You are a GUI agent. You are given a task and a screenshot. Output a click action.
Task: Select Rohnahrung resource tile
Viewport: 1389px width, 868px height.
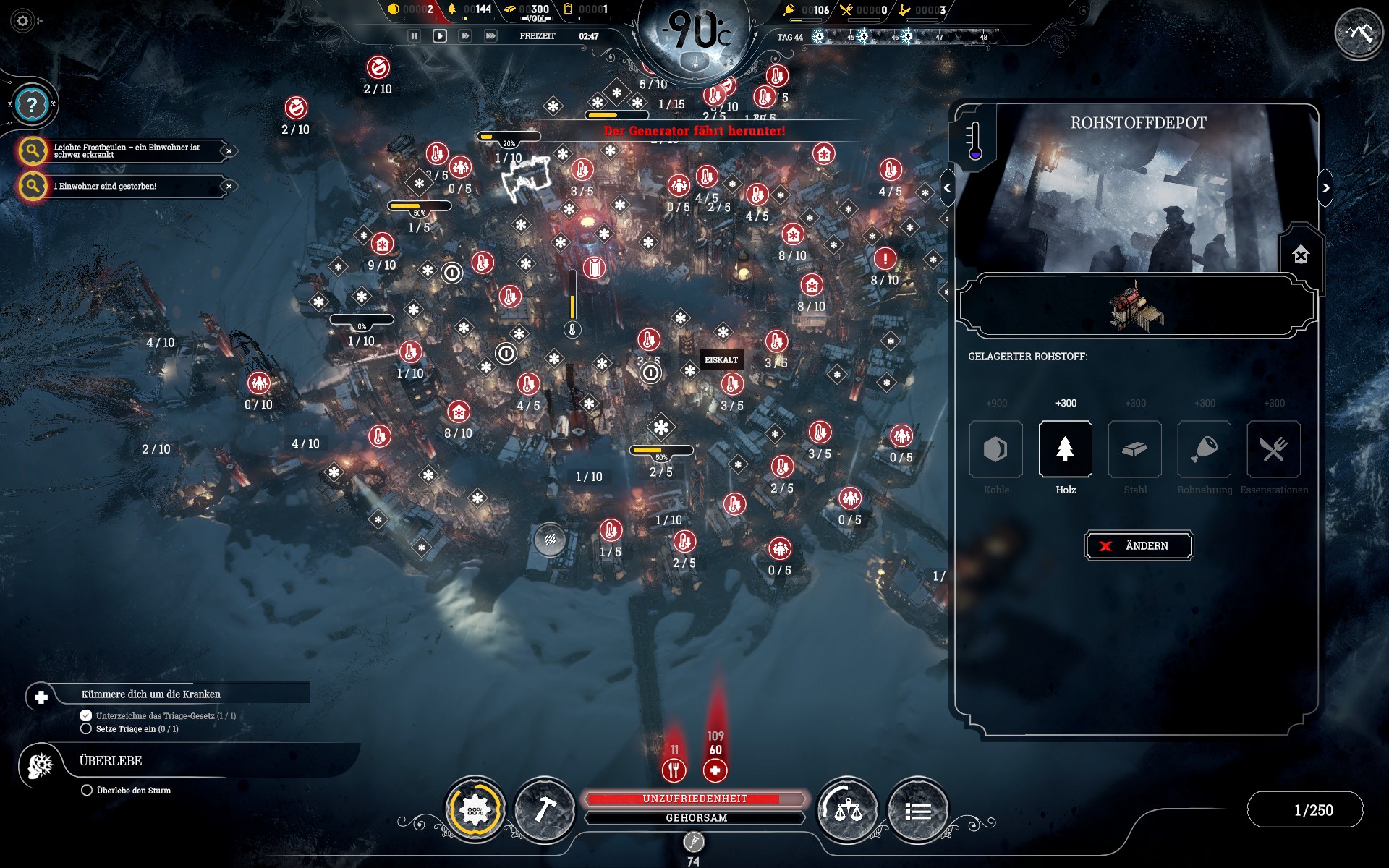pos(1204,449)
